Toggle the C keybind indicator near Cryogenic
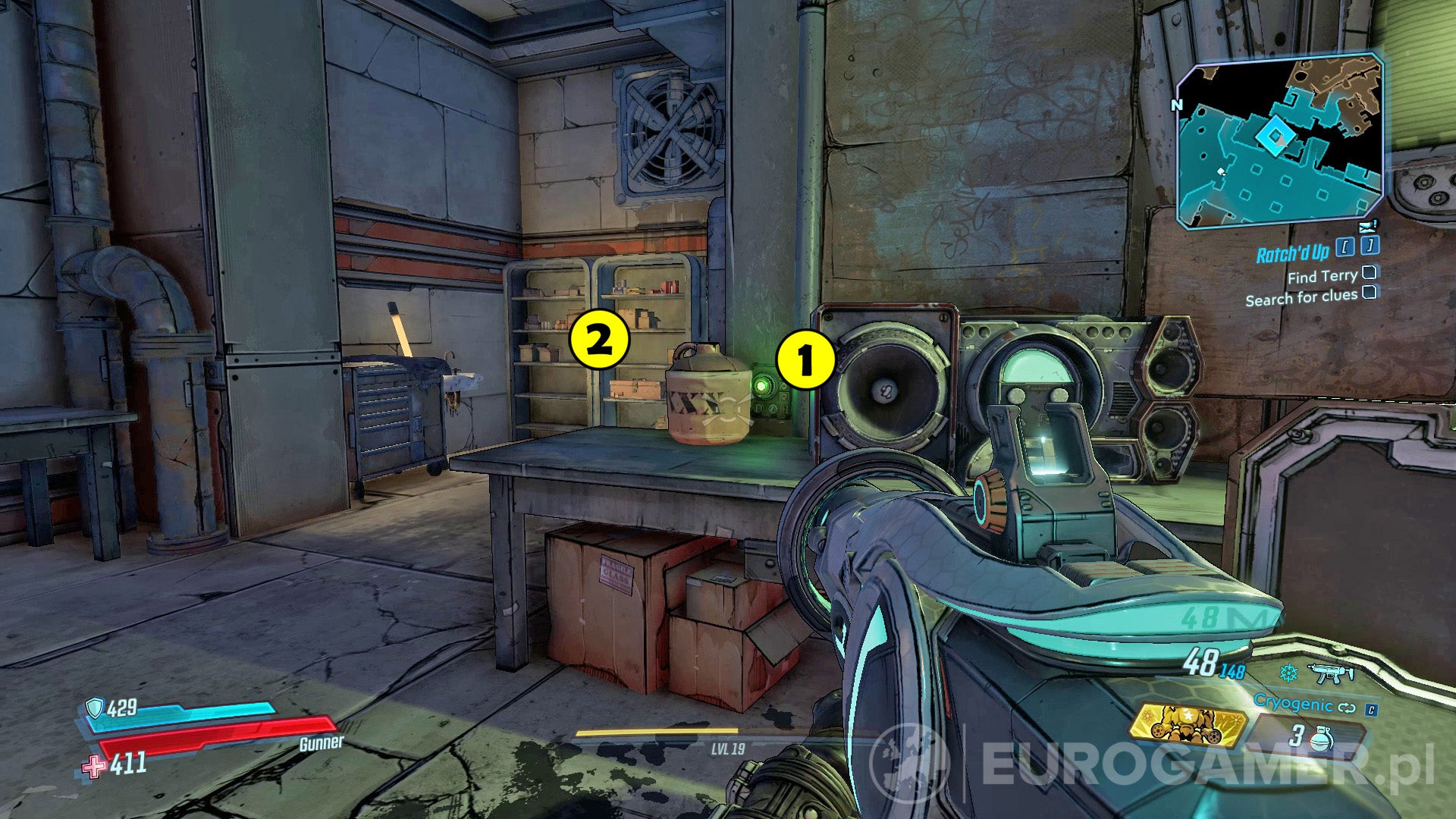Viewport: 1456px width, 819px height. pyautogui.click(x=1371, y=711)
